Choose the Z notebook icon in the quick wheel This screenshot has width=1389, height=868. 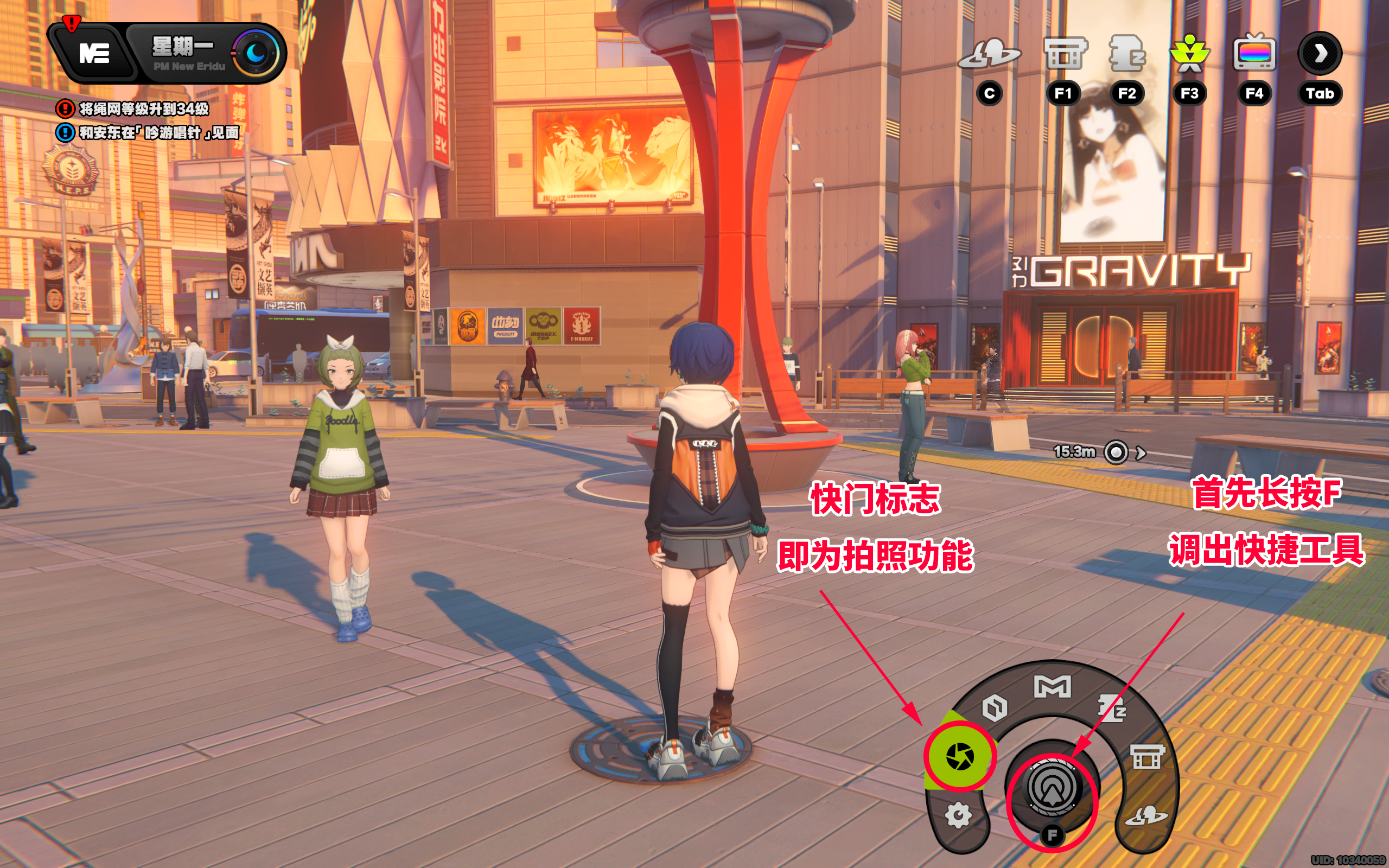(1111, 708)
